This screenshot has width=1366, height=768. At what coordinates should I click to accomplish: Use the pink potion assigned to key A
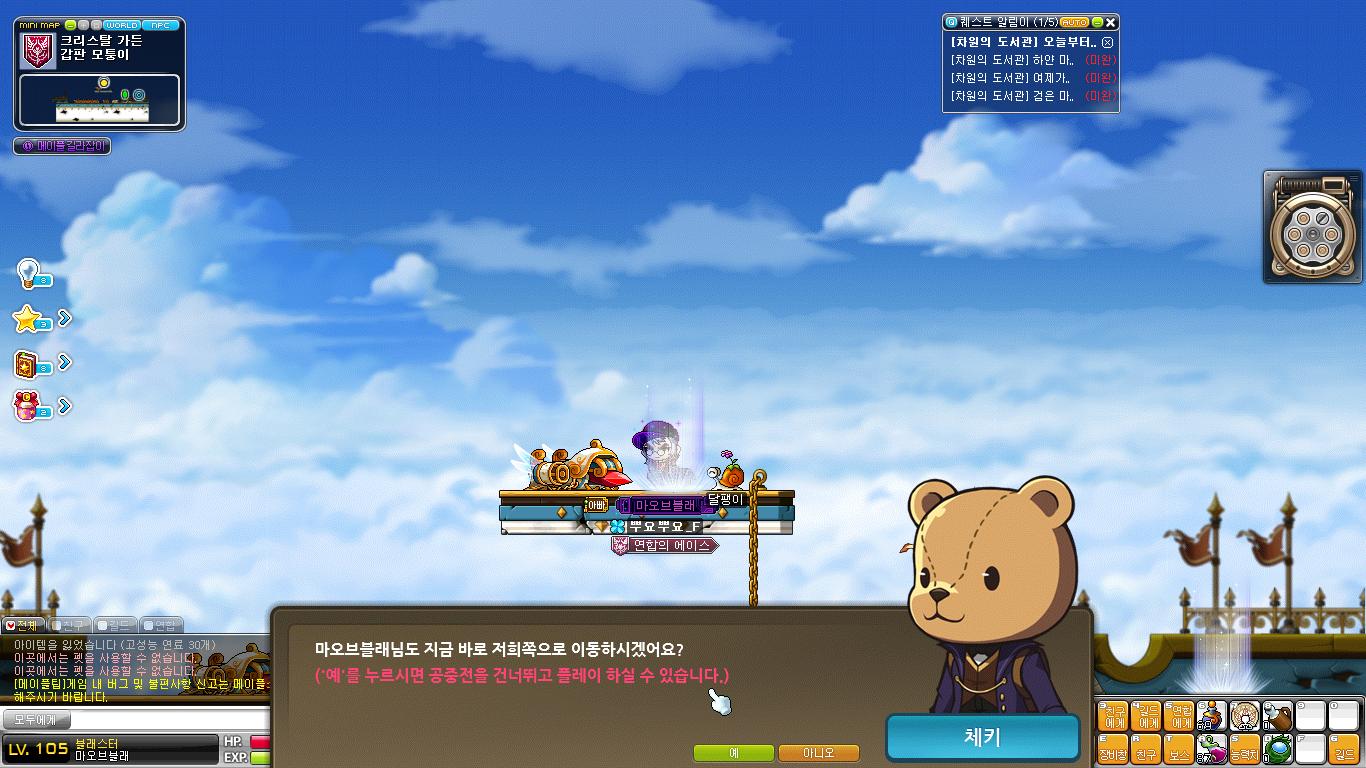(x=1213, y=747)
